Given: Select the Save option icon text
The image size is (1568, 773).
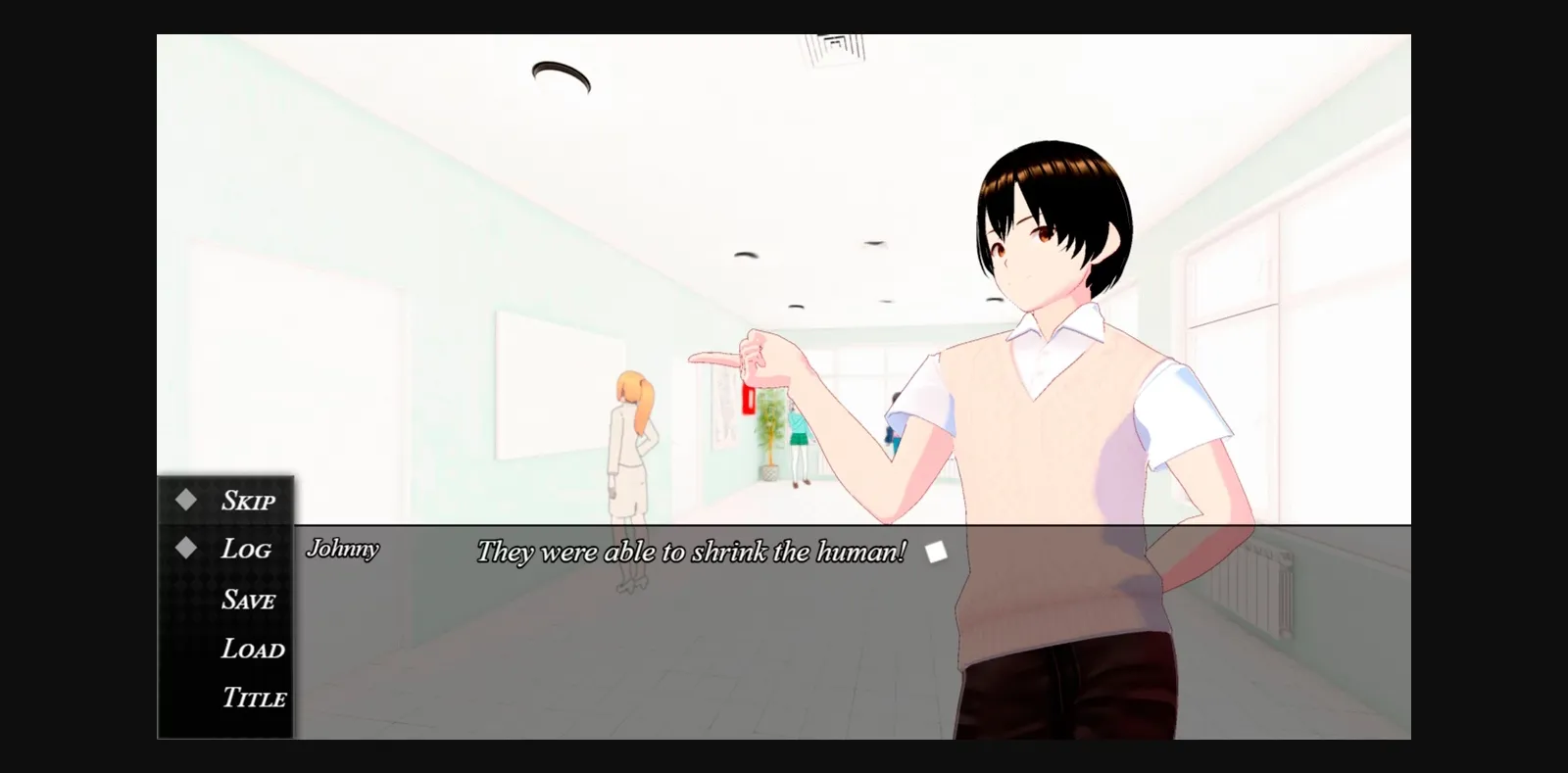Looking at the screenshot, I should (248, 600).
